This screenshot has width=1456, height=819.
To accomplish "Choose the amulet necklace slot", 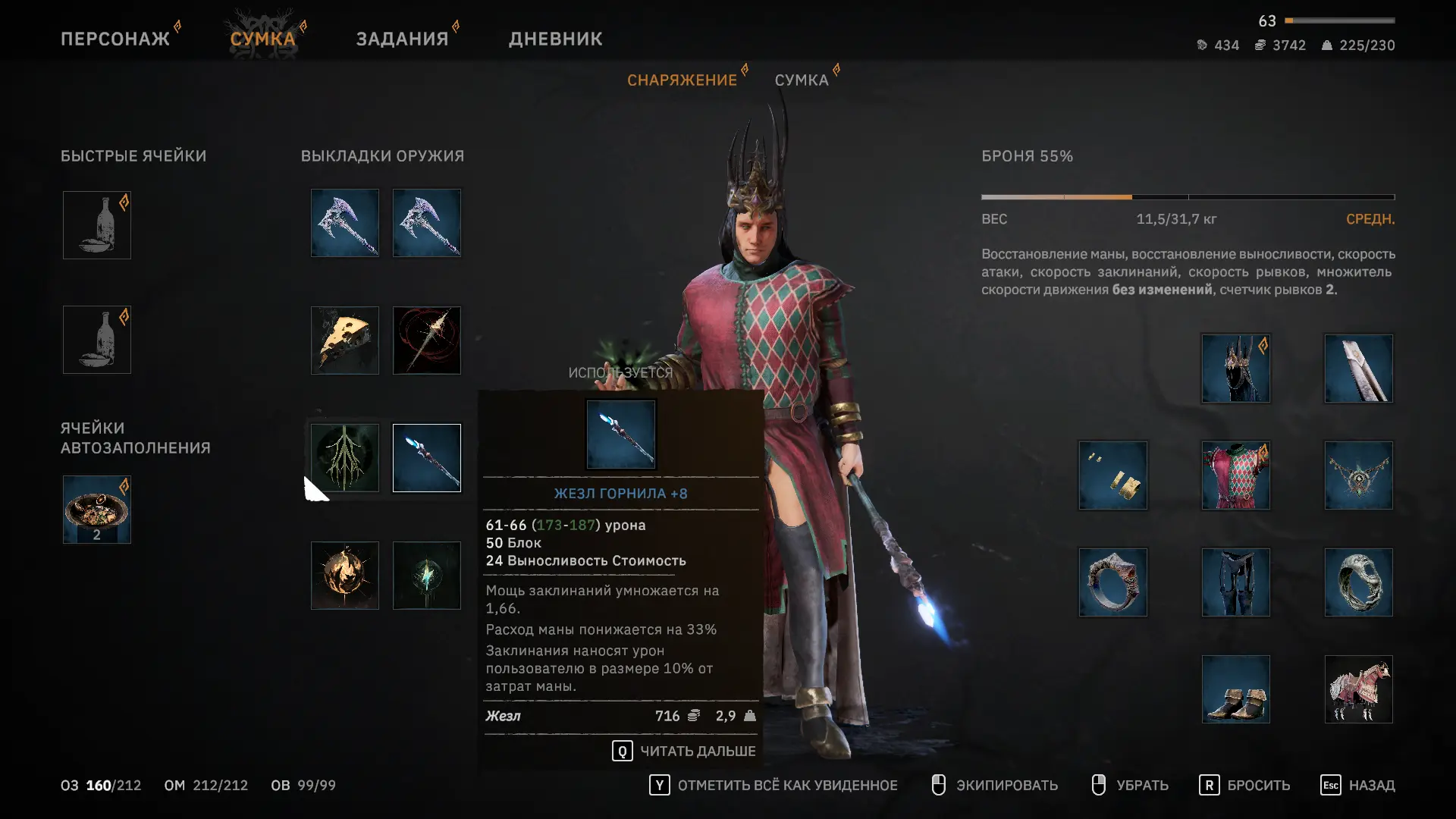I will point(1358,475).
